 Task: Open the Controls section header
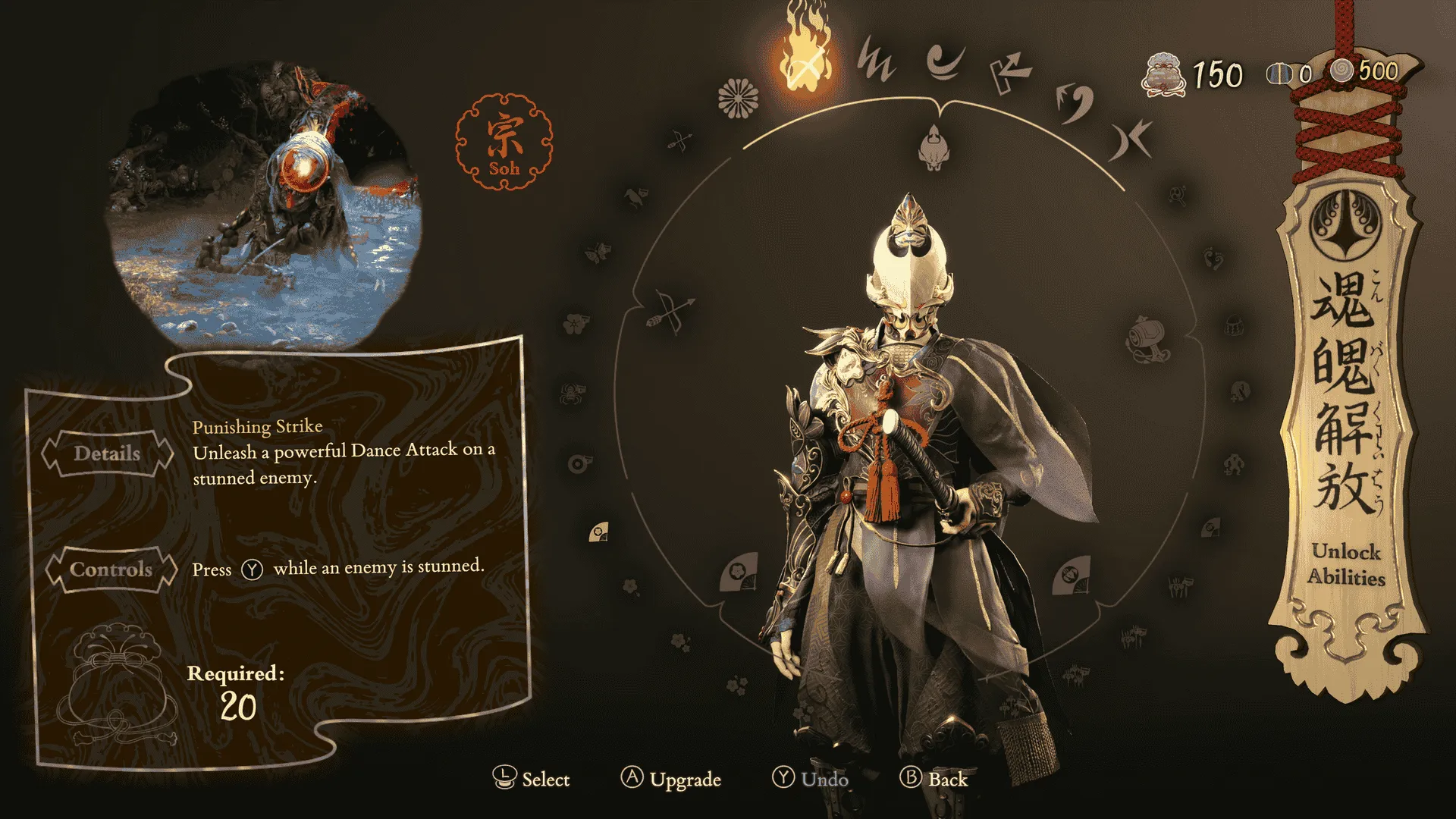click(110, 570)
